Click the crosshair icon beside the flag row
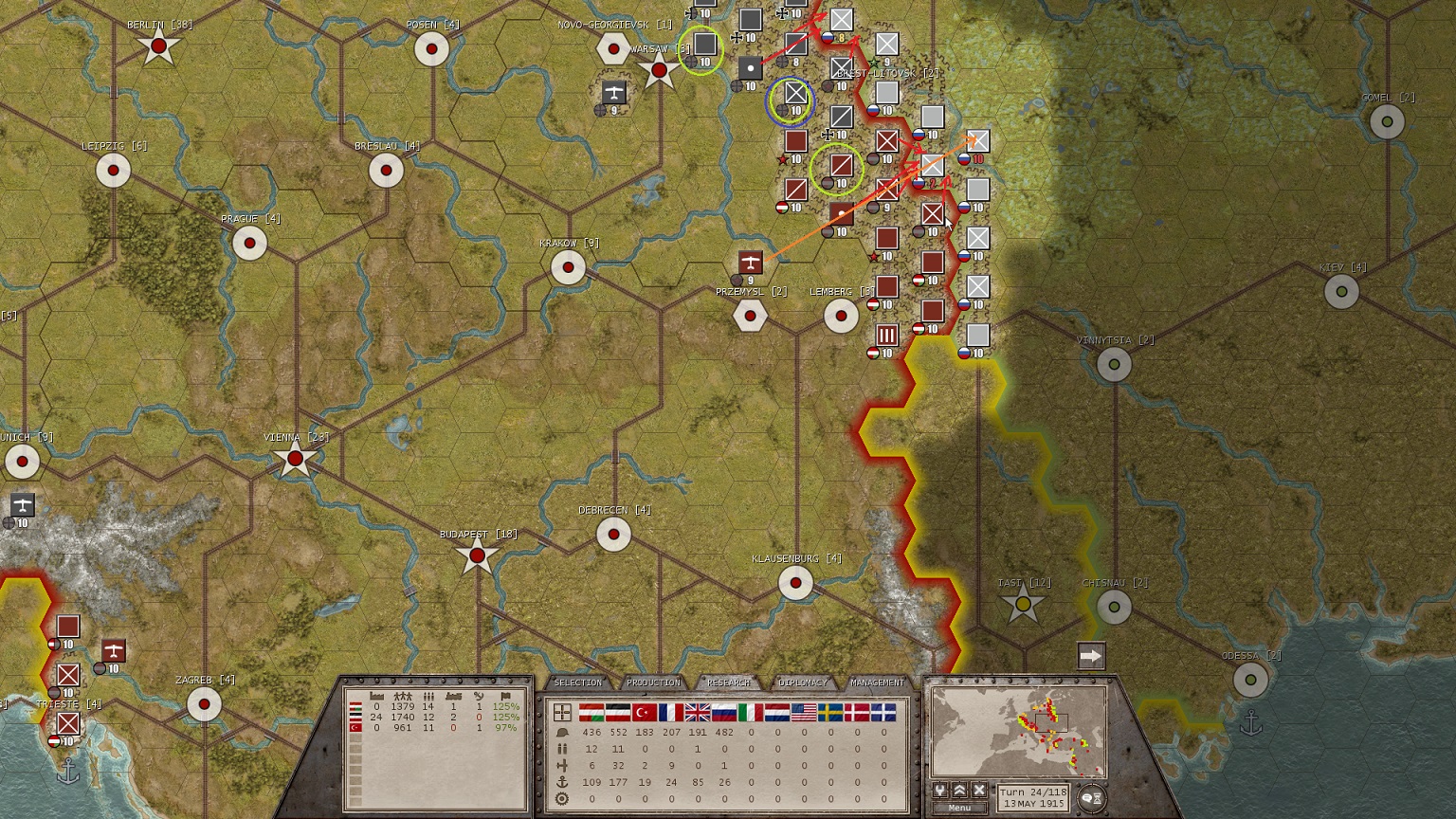The width and height of the screenshot is (1456, 819). point(562,711)
